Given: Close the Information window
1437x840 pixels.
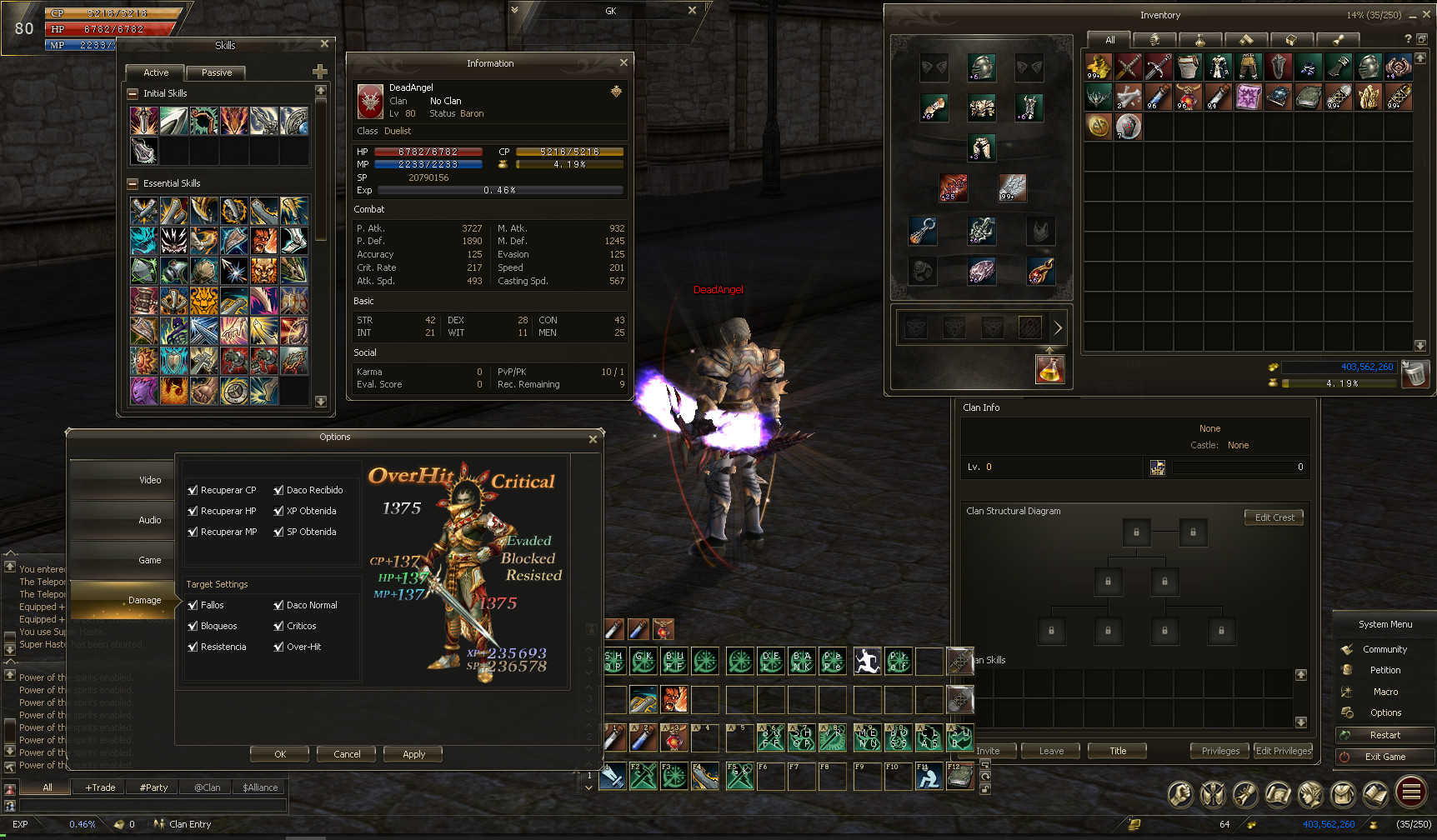Looking at the screenshot, I should click(x=623, y=62).
